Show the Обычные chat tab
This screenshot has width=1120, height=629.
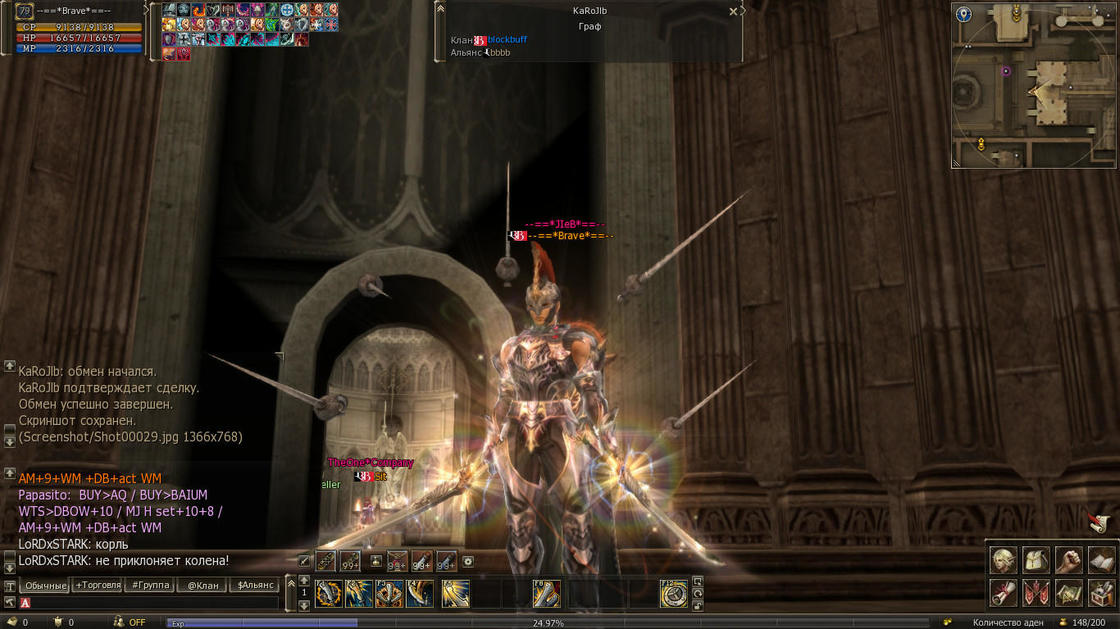click(x=45, y=585)
